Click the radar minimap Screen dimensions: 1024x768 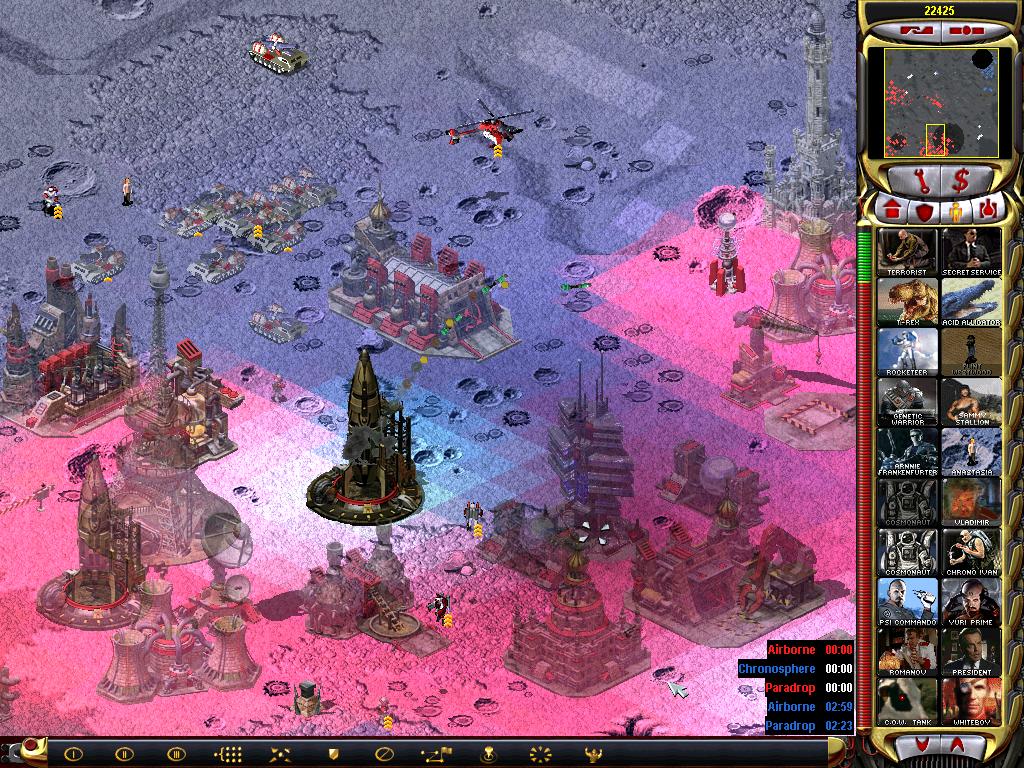(x=939, y=102)
